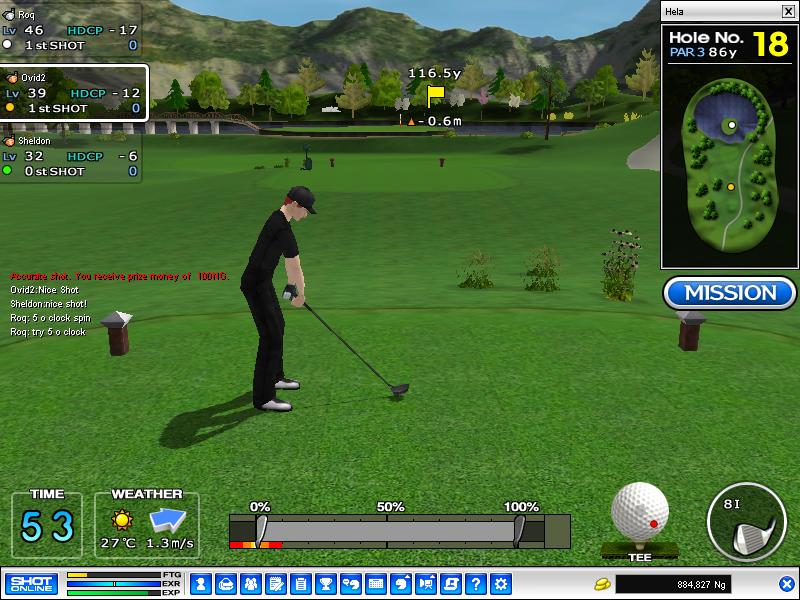Open the trophy toolbar icon
The width and height of the screenshot is (800, 600).
pos(325,583)
